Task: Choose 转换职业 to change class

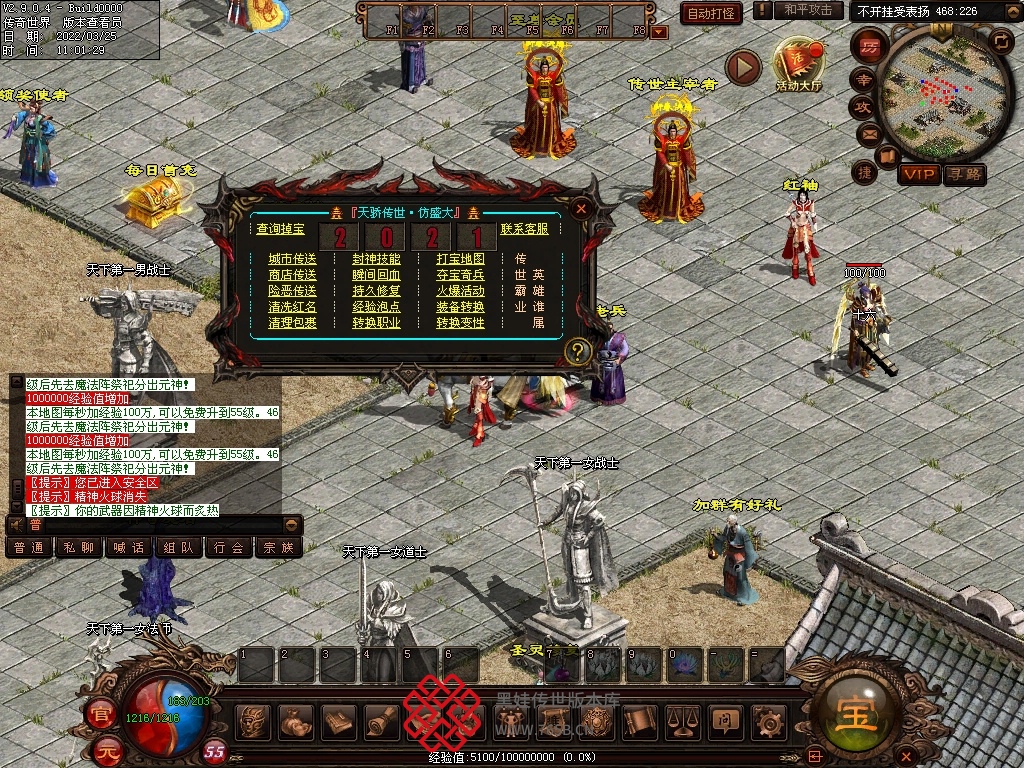Action: 376,323
